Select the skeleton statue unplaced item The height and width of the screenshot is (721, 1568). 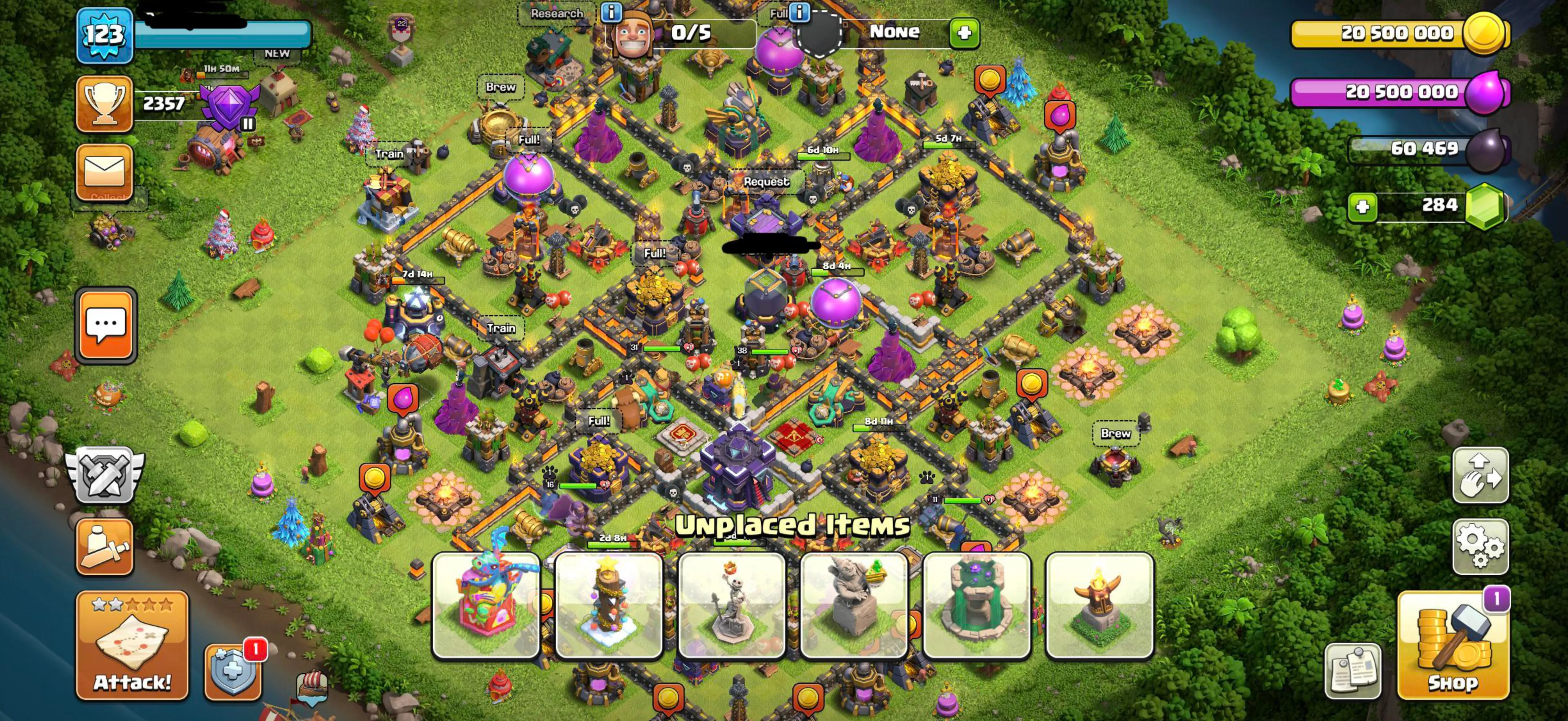pos(731,605)
